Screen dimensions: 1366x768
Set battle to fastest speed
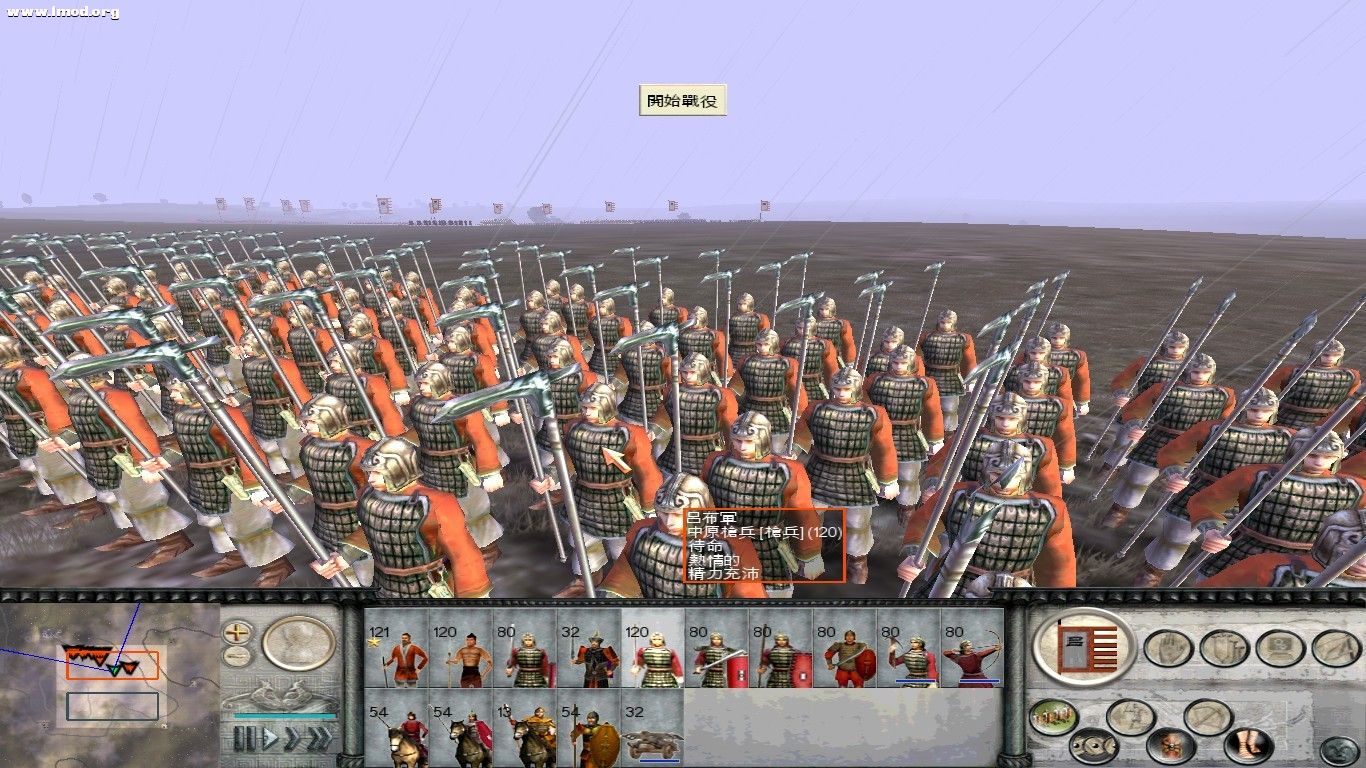coord(320,737)
